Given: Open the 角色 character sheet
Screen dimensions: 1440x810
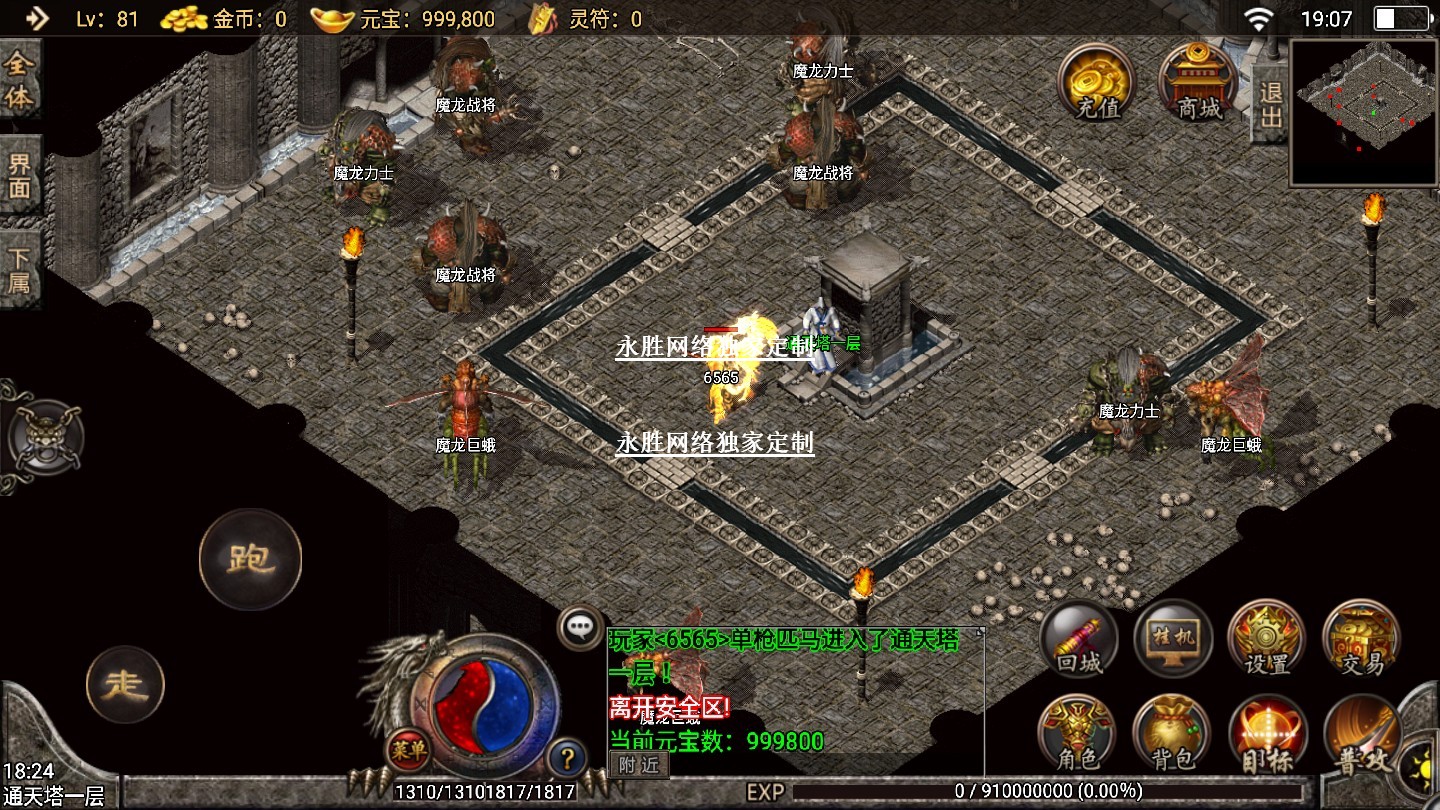Looking at the screenshot, I should pos(1079,735).
